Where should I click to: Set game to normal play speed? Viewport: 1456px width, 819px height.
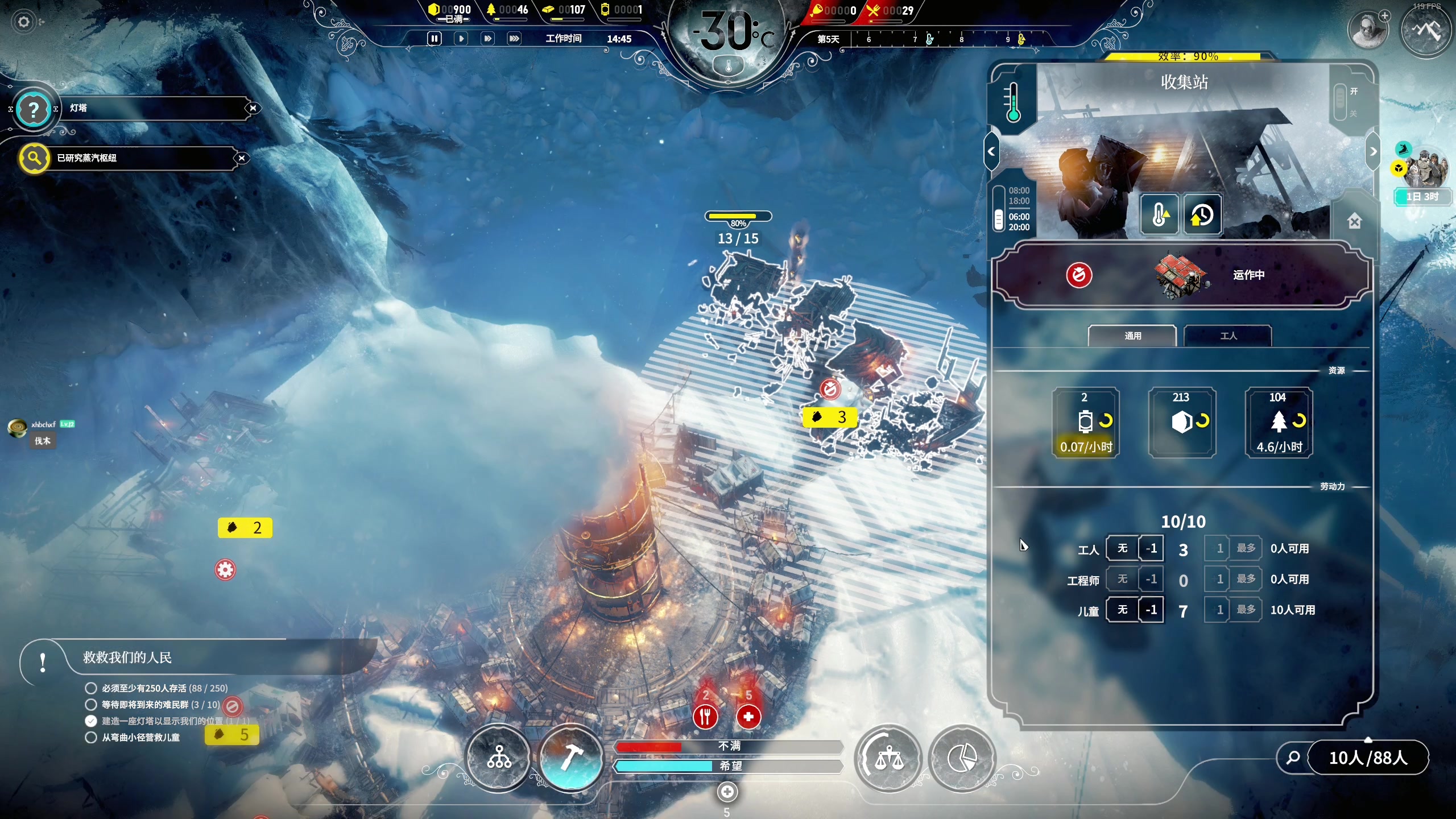coord(461,39)
